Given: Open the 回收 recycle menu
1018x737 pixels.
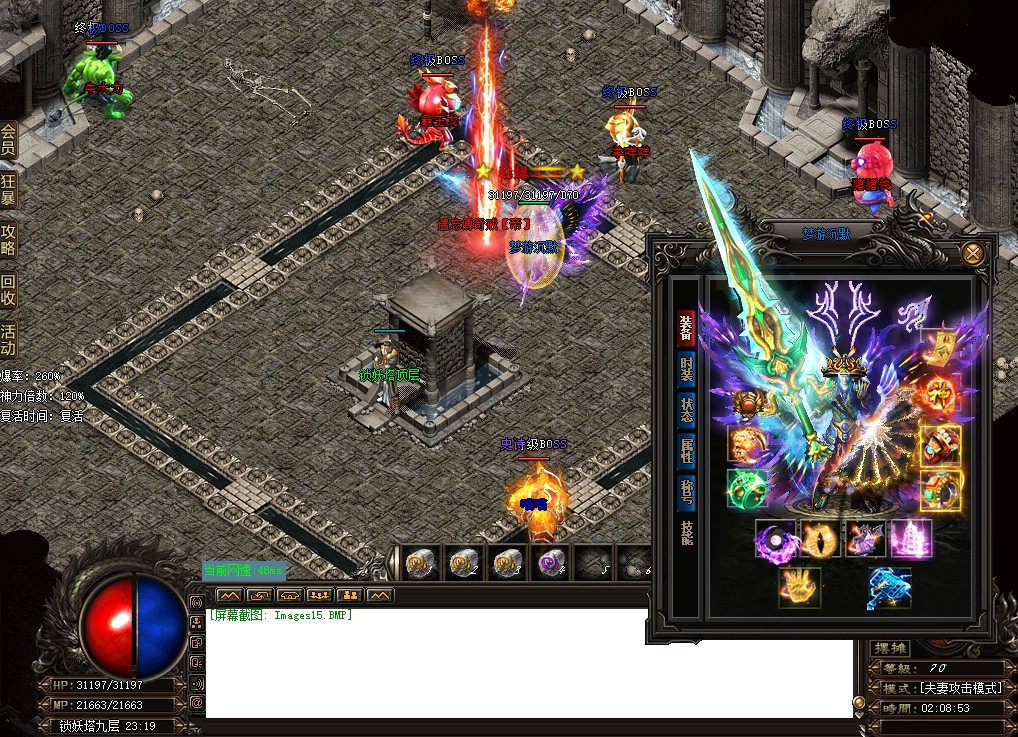Looking at the screenshot, I should 9,290.
